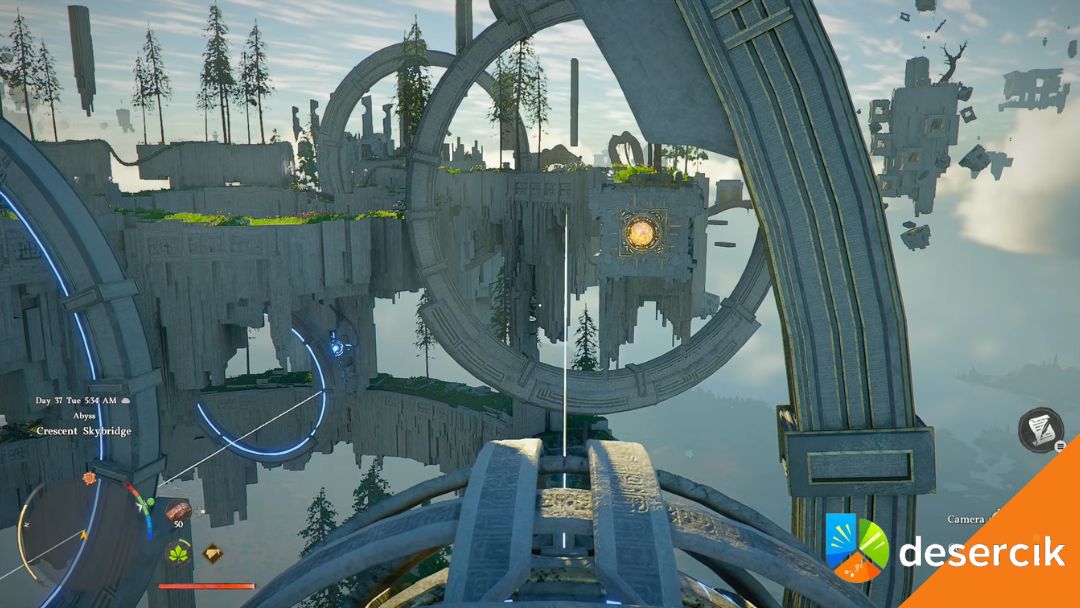This screenshot has width=1080, height=608.
Task: Click the orange sun marker on the compass
Action: [x=88, y=478]
